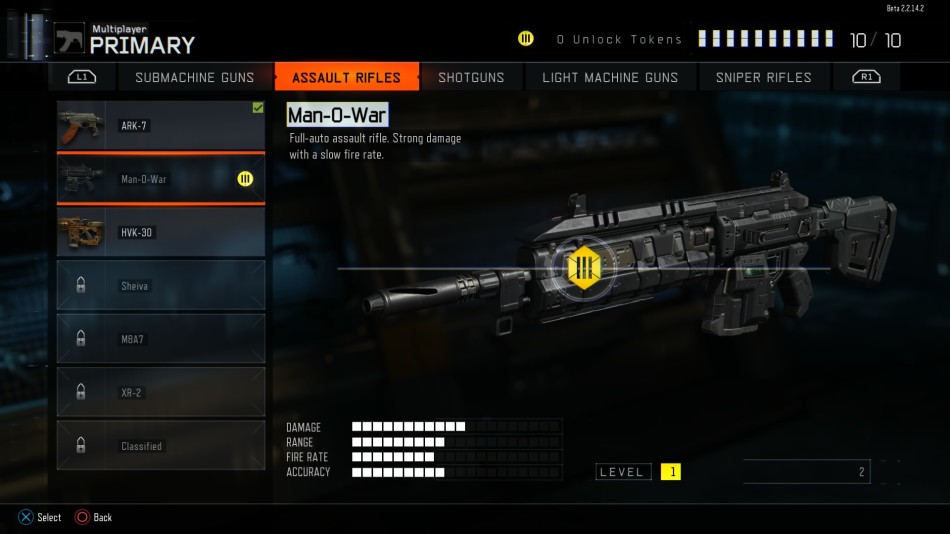Image resolution: width=950 pixels, height=534 pixels.
Task: Click the locked Classified weapon slot
Action: (x=161, y=446)
